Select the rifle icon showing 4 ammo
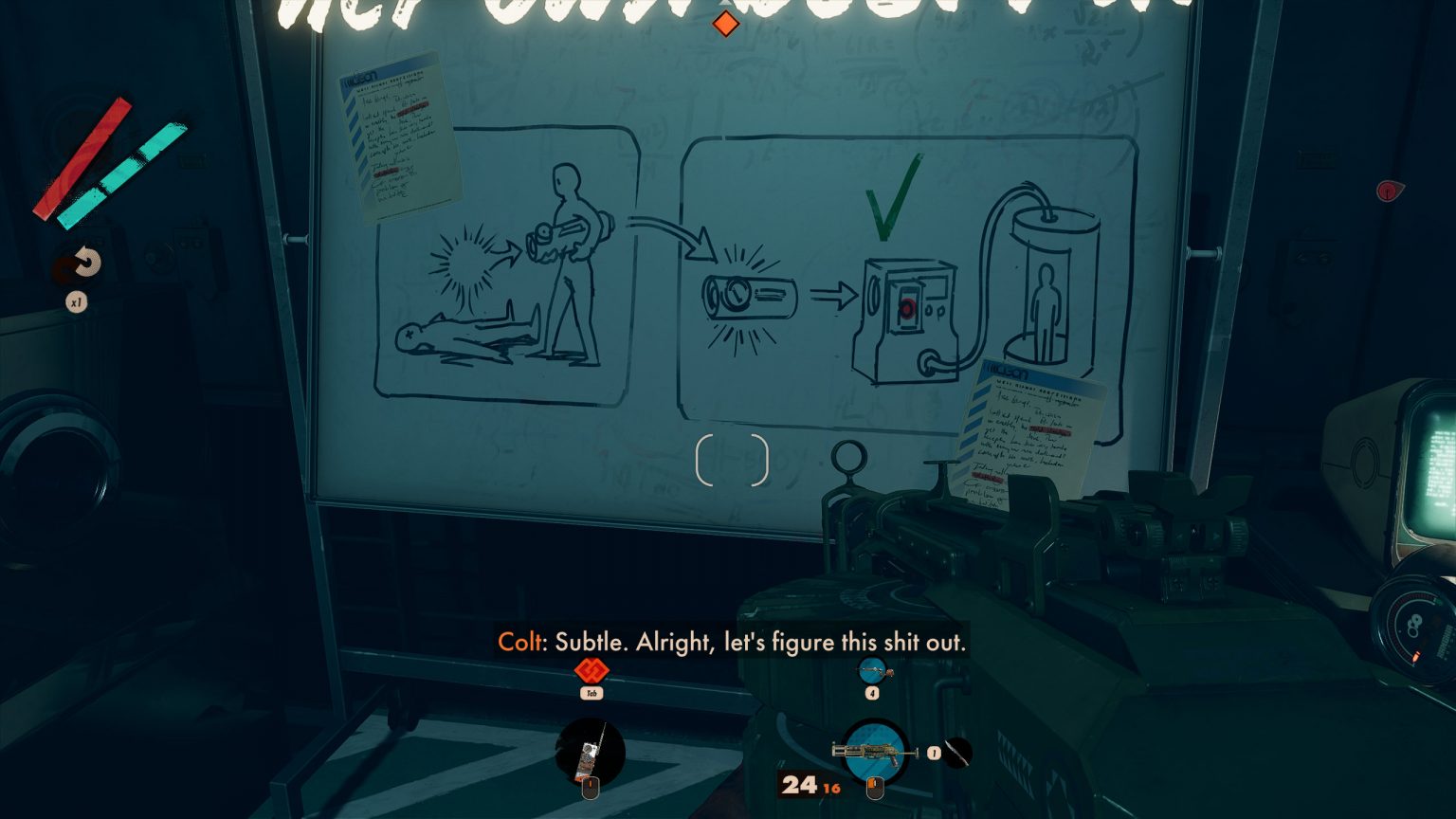The height and width of the screenshot is (819, 1456). click(874, 668)
